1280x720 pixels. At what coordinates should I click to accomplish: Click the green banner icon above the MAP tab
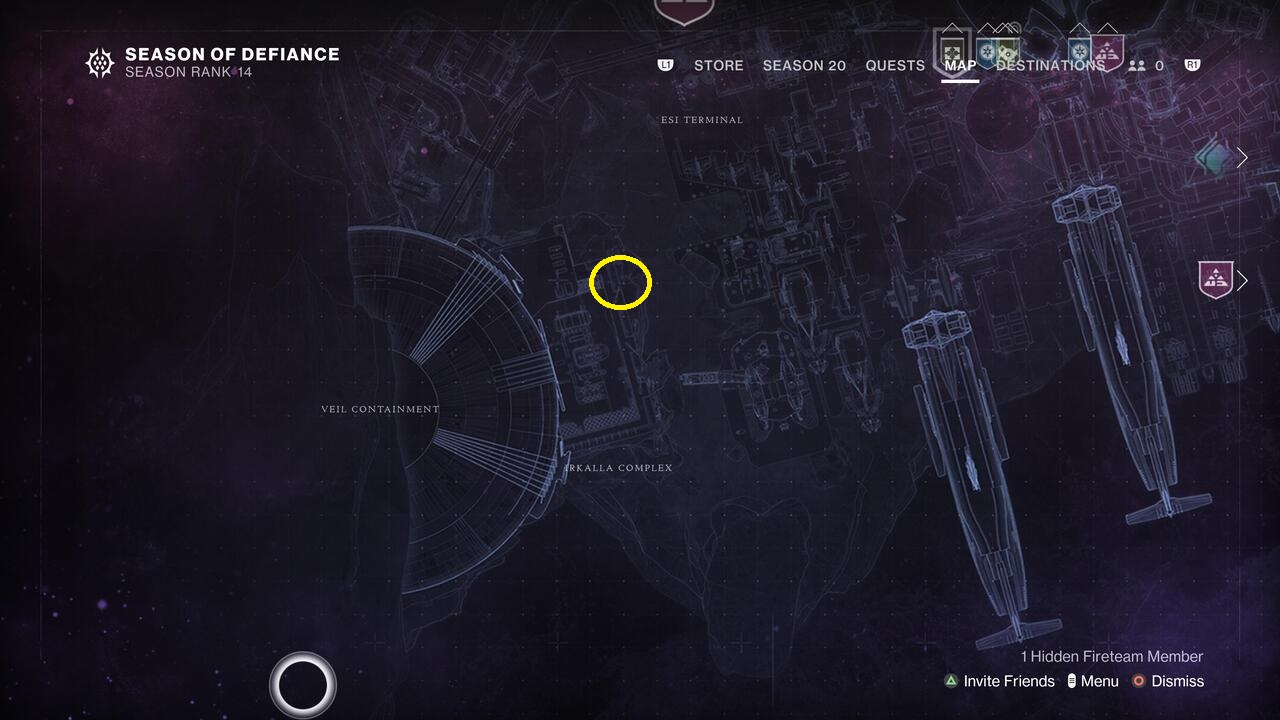pyautogui.click(x=953, y=50)
